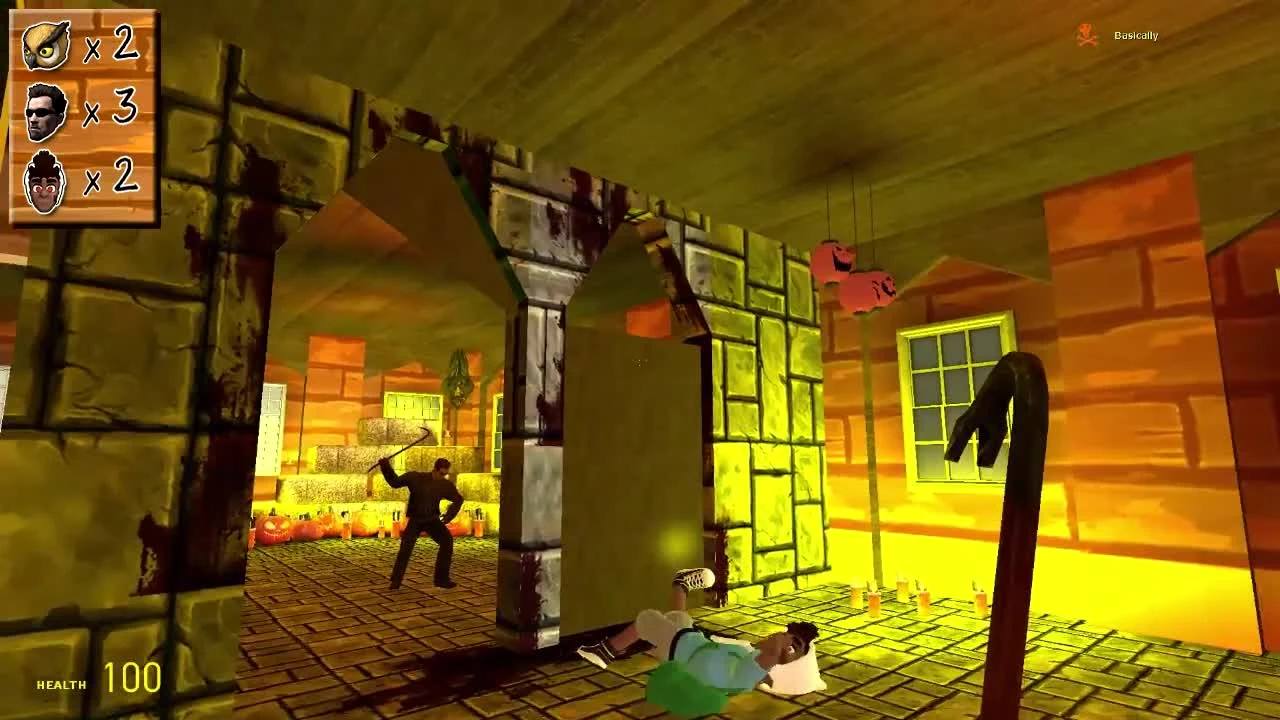The height and width of the screenshot is (720, 1280).
Task: Toggle the afro mask x2 counter
Action: 115,181
